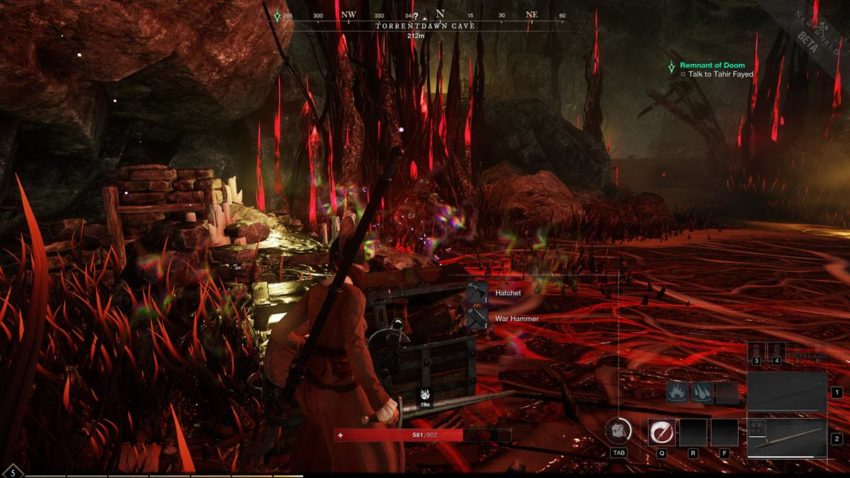Click the falling shards ability icon
Screen dimensions: 850x478
pyautogui.click(x=701, y=392)
